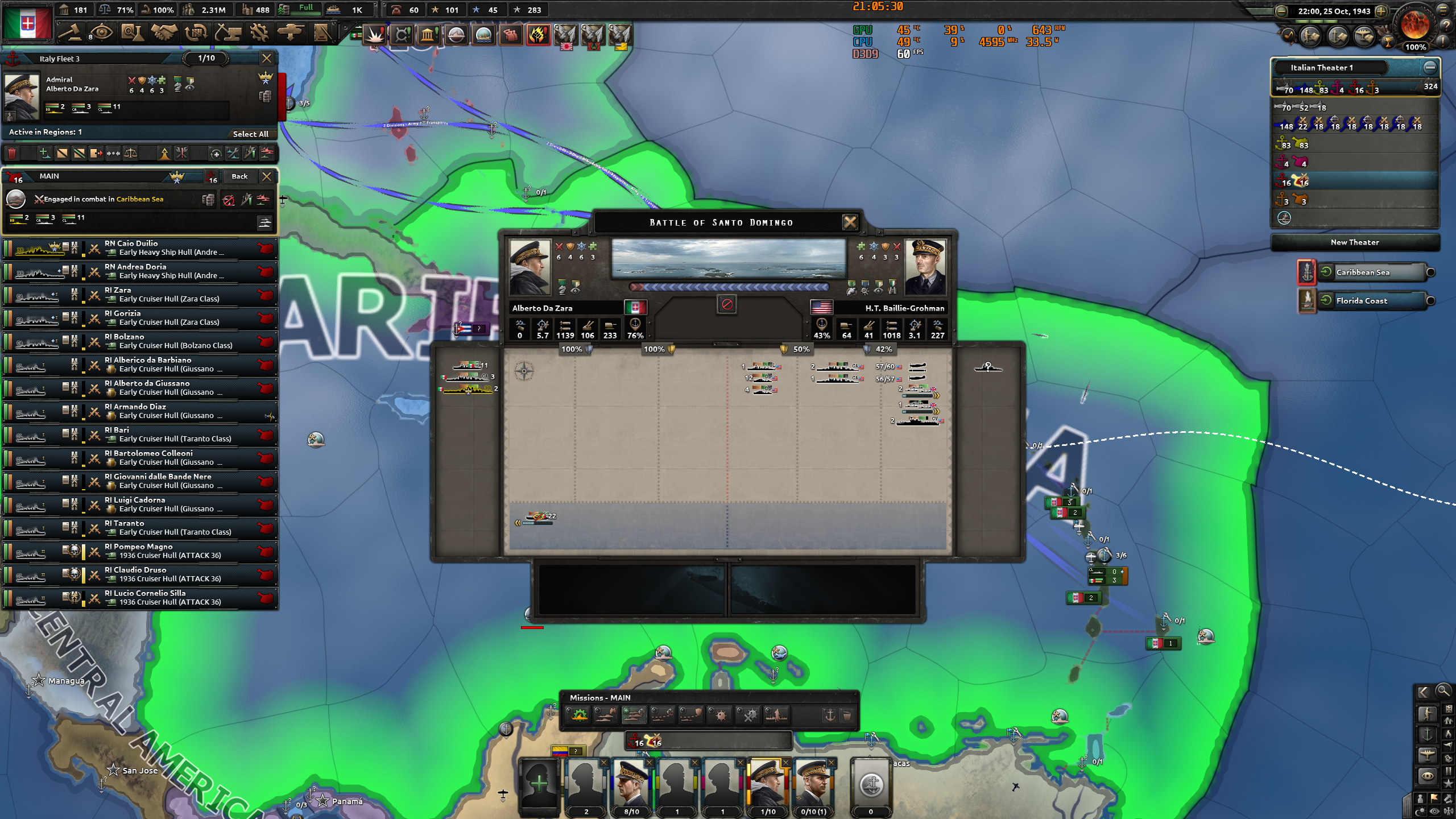Expand the MAIN task force ship composition bar
This screenshot has width=1456, height=819.
pos(265,222)
